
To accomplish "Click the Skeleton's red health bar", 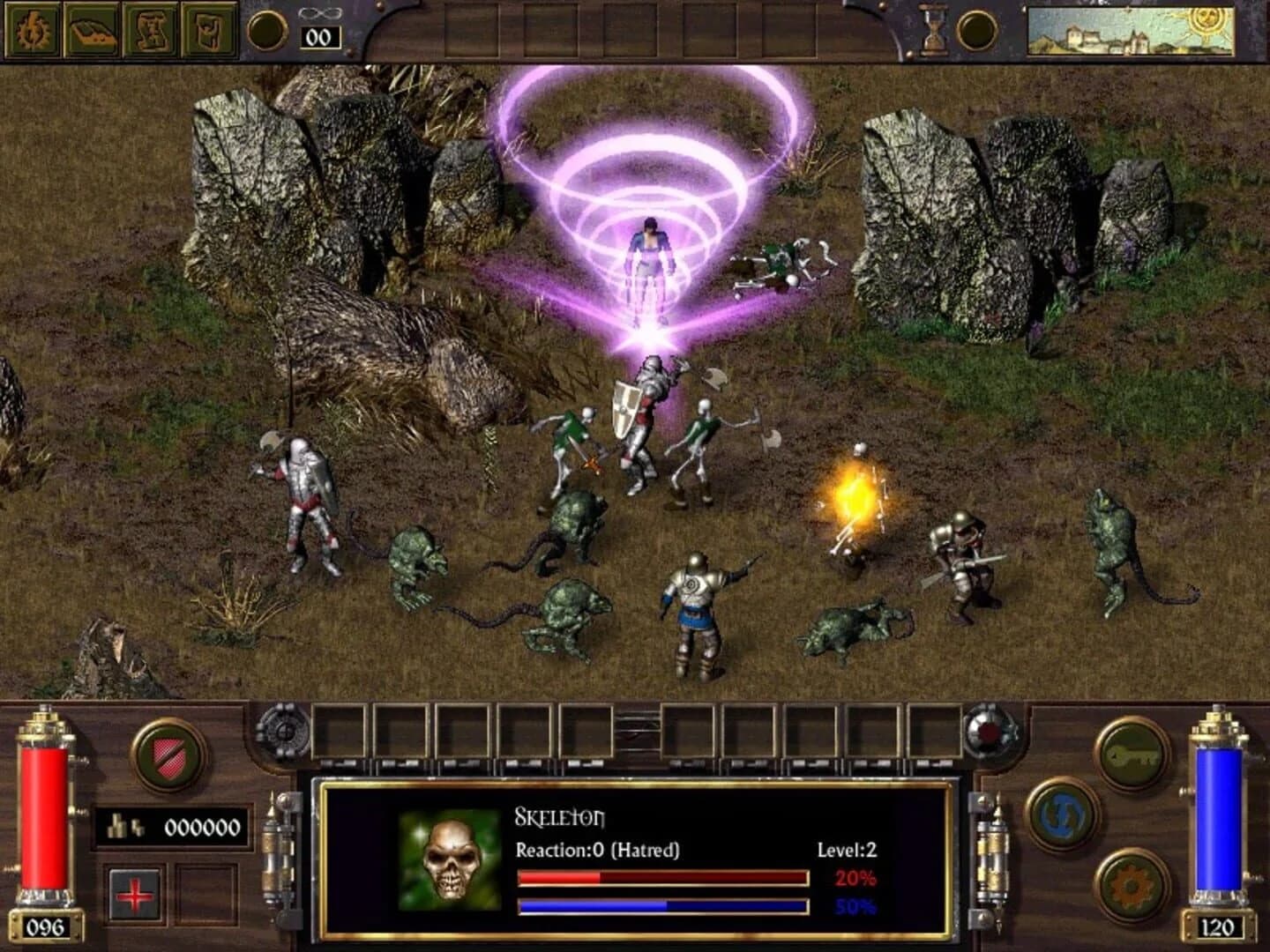I will coord(661,876).
